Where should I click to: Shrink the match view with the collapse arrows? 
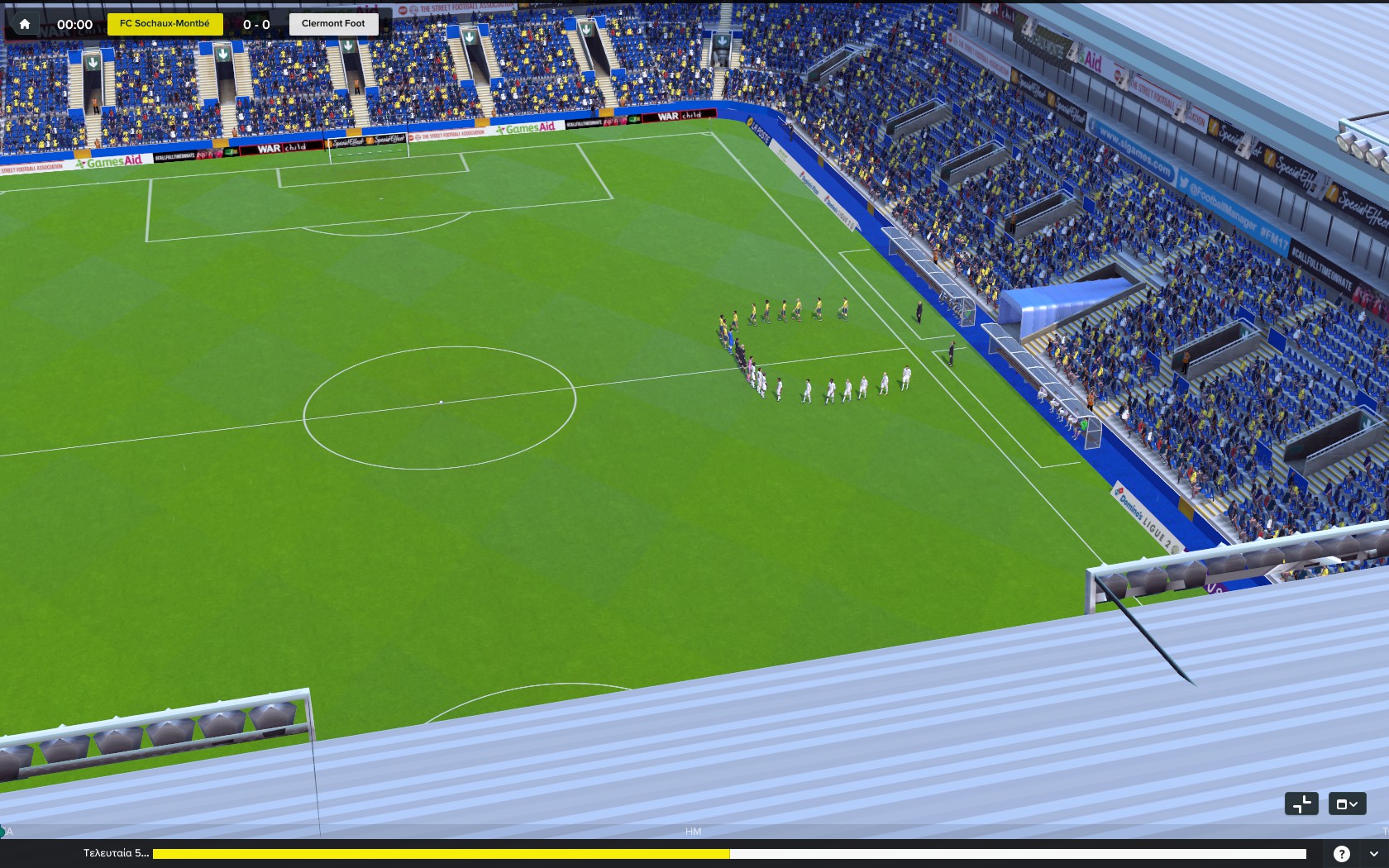coord(1301,804)
